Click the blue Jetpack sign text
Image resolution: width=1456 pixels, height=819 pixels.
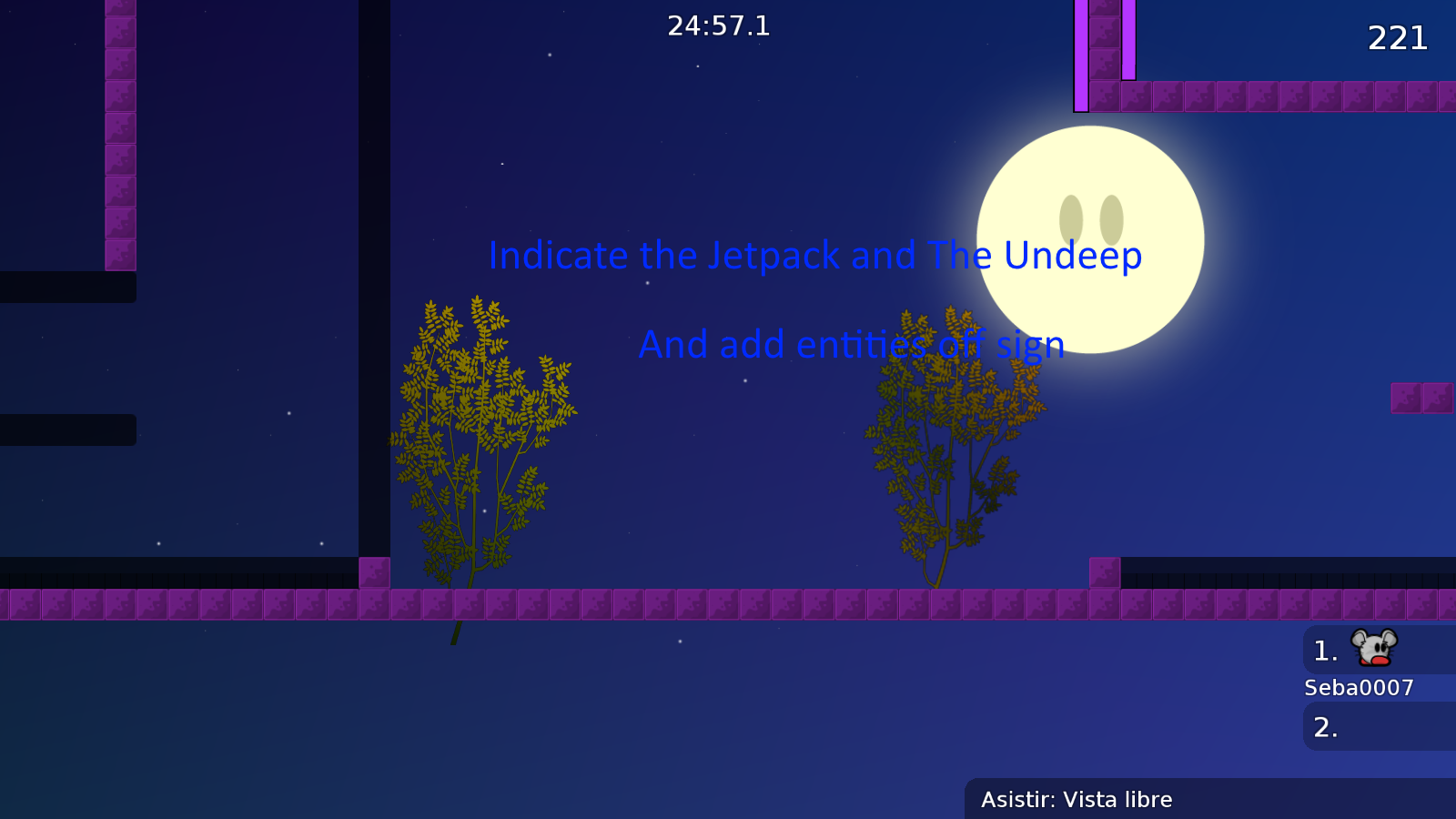[815, 256]
